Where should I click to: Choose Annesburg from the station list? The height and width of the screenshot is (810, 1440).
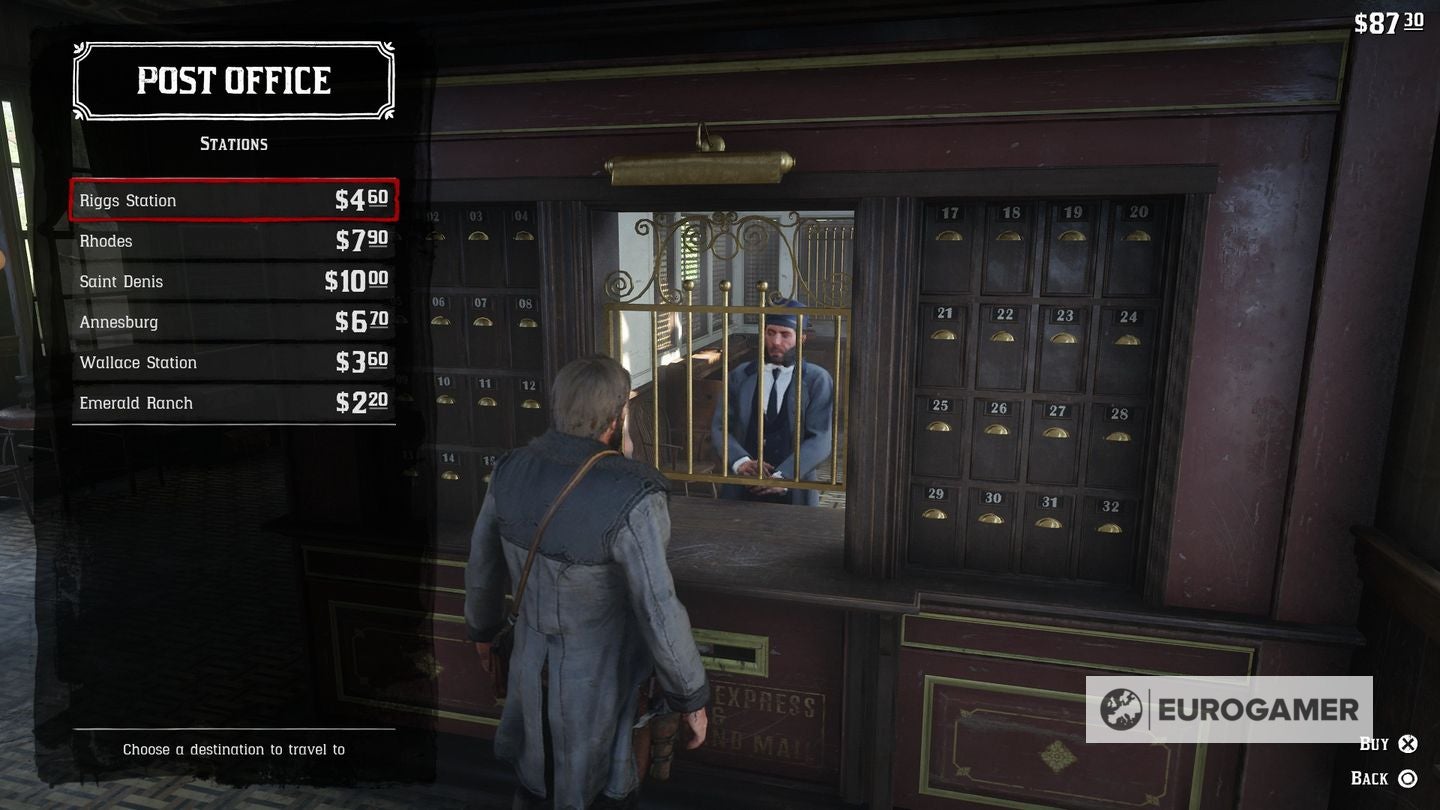118,321
